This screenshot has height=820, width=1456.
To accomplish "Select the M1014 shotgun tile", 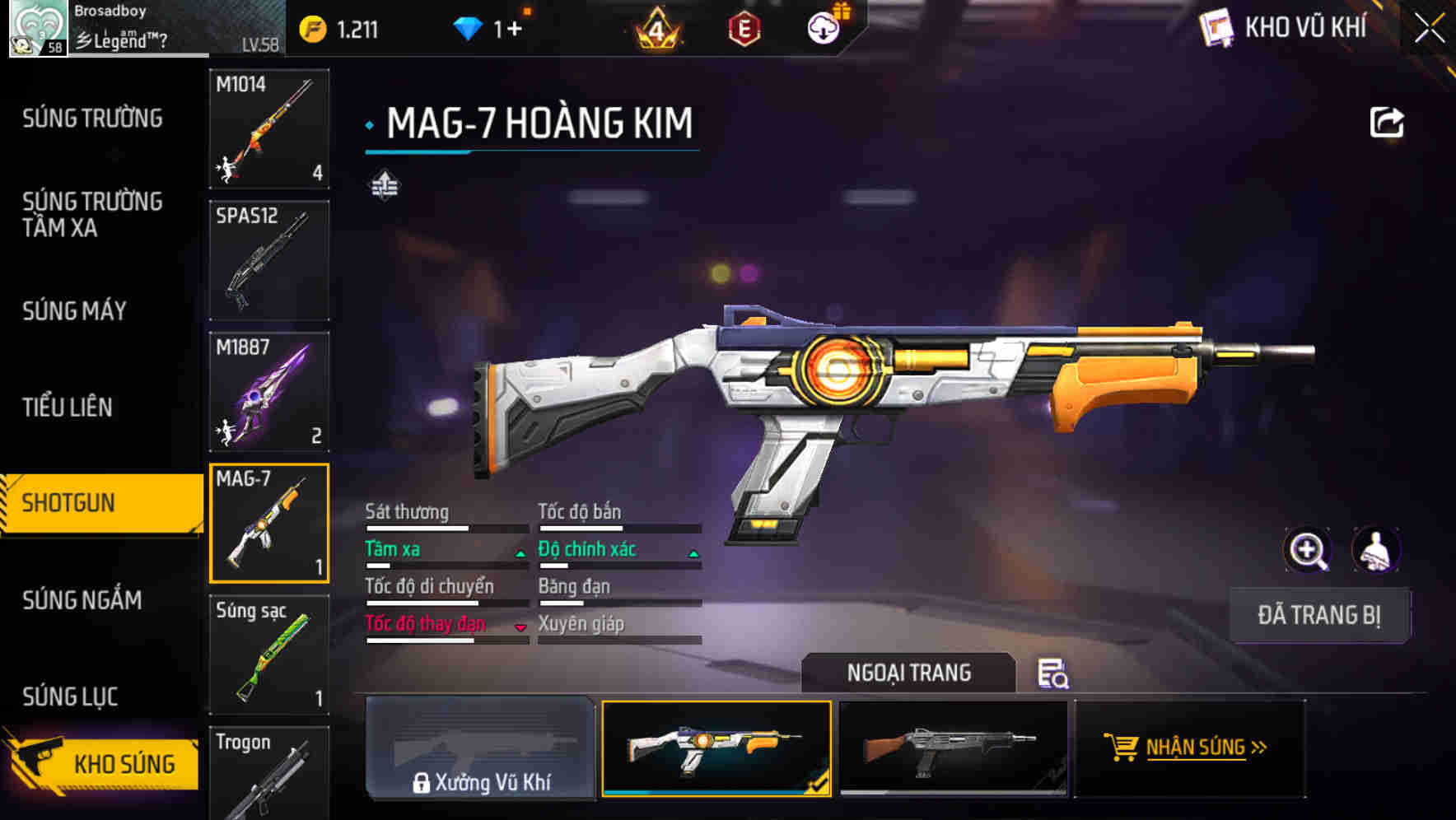I will pos(269,128).
